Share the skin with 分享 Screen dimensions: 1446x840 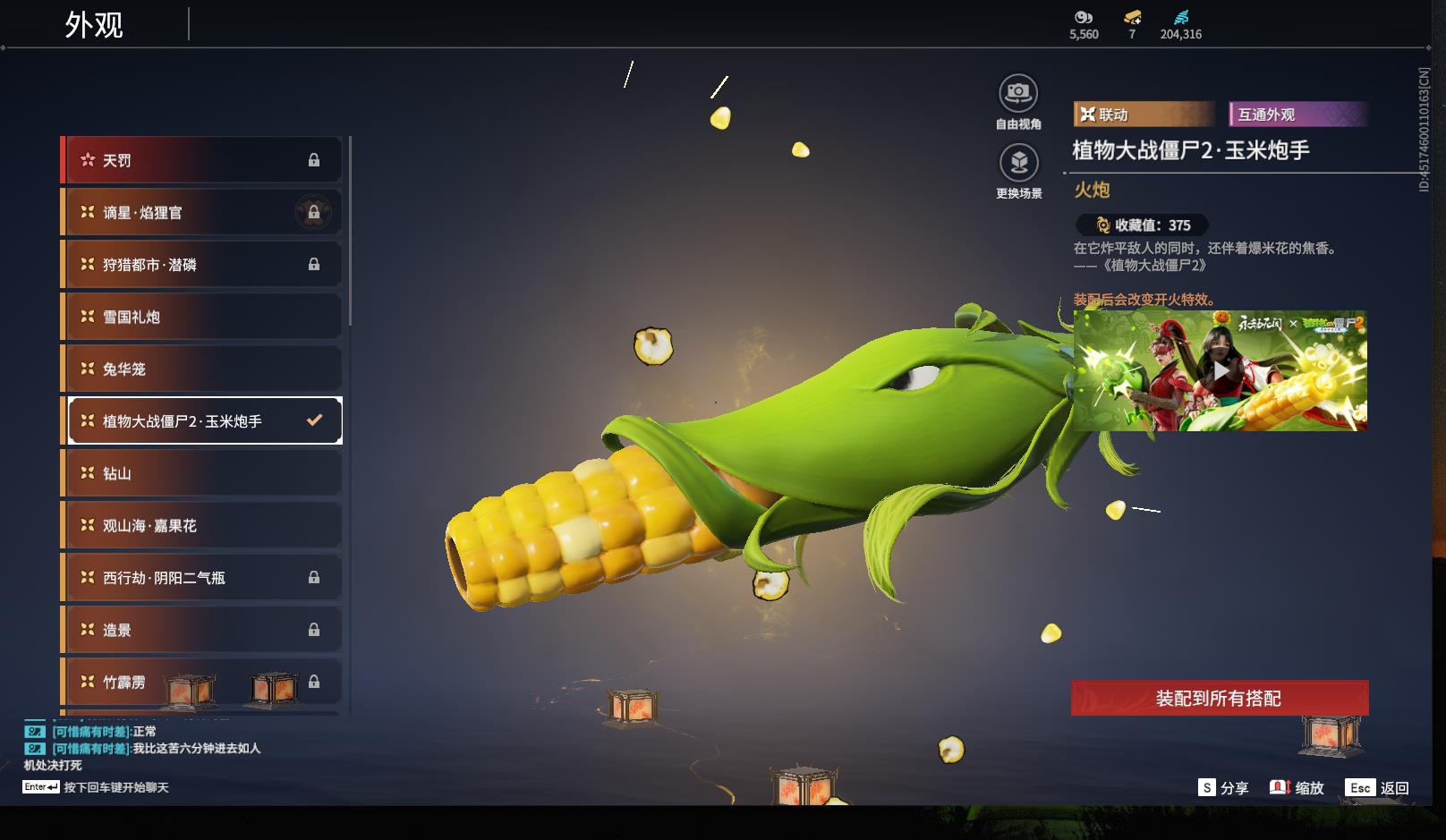pos(1223,787)
